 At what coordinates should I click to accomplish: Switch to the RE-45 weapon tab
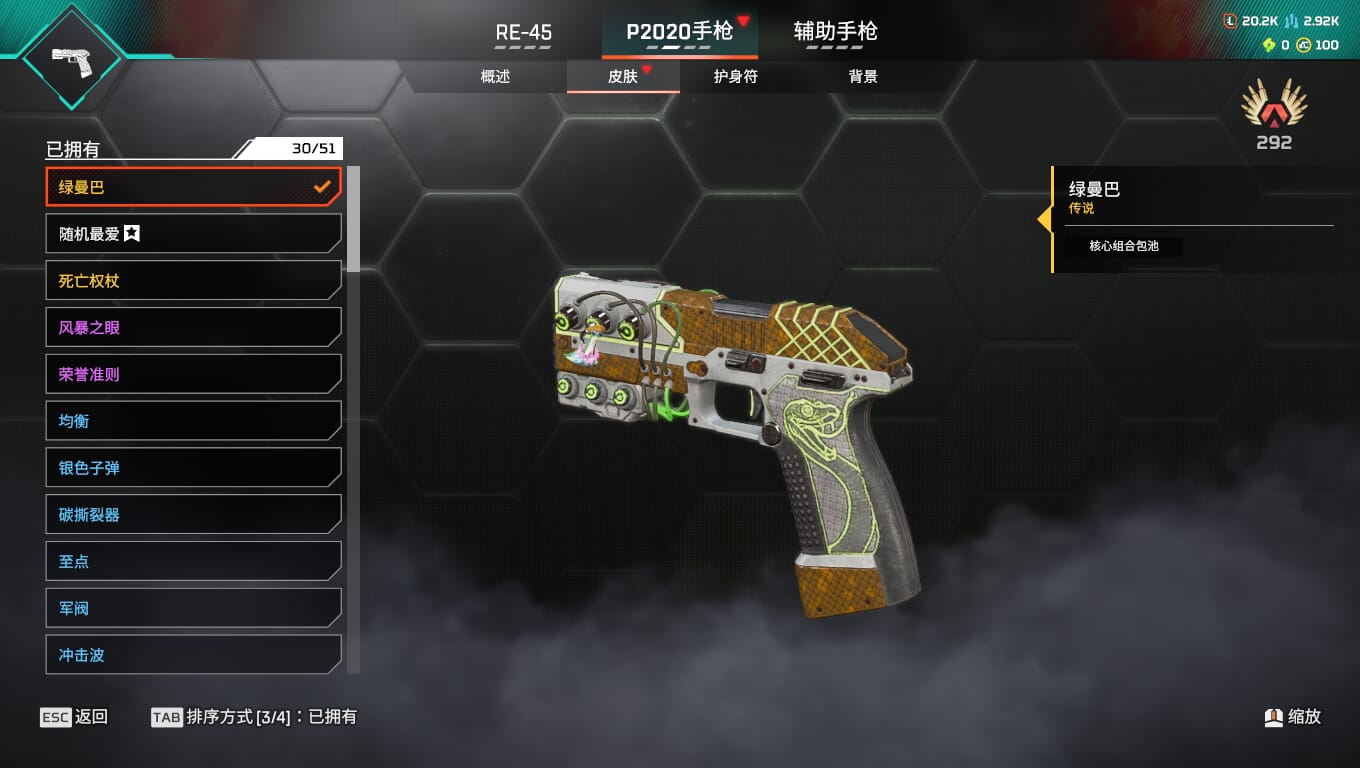(x=523, y=32)
